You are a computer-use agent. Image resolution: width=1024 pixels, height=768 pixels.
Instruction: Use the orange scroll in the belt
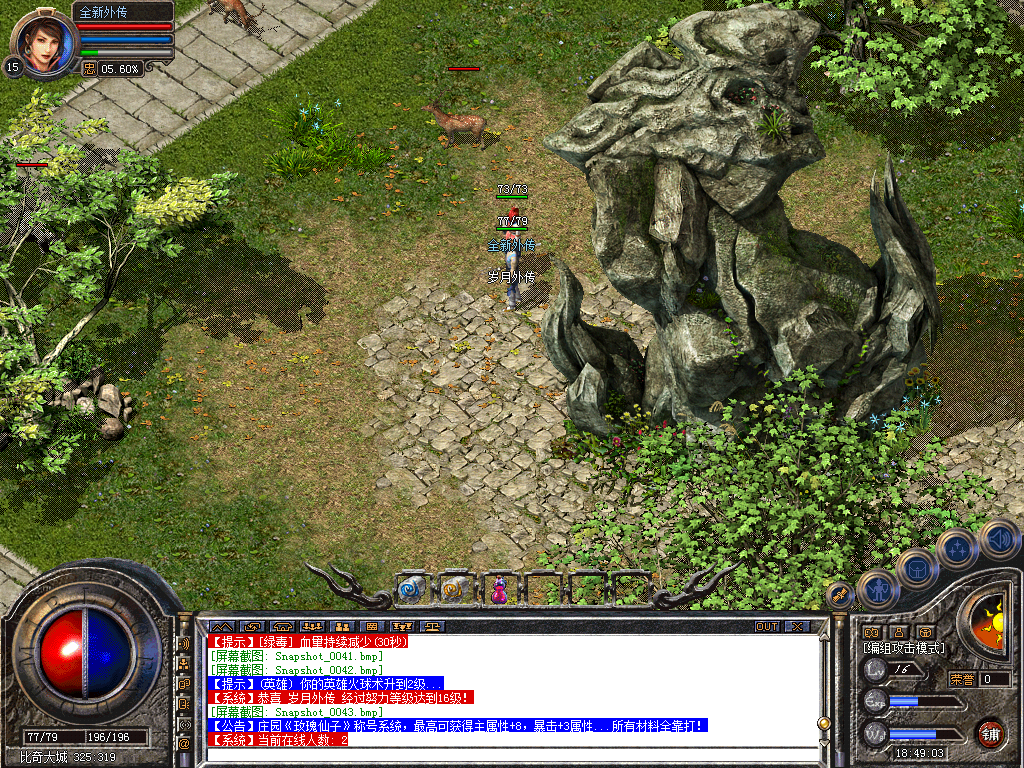pos(455,589)
